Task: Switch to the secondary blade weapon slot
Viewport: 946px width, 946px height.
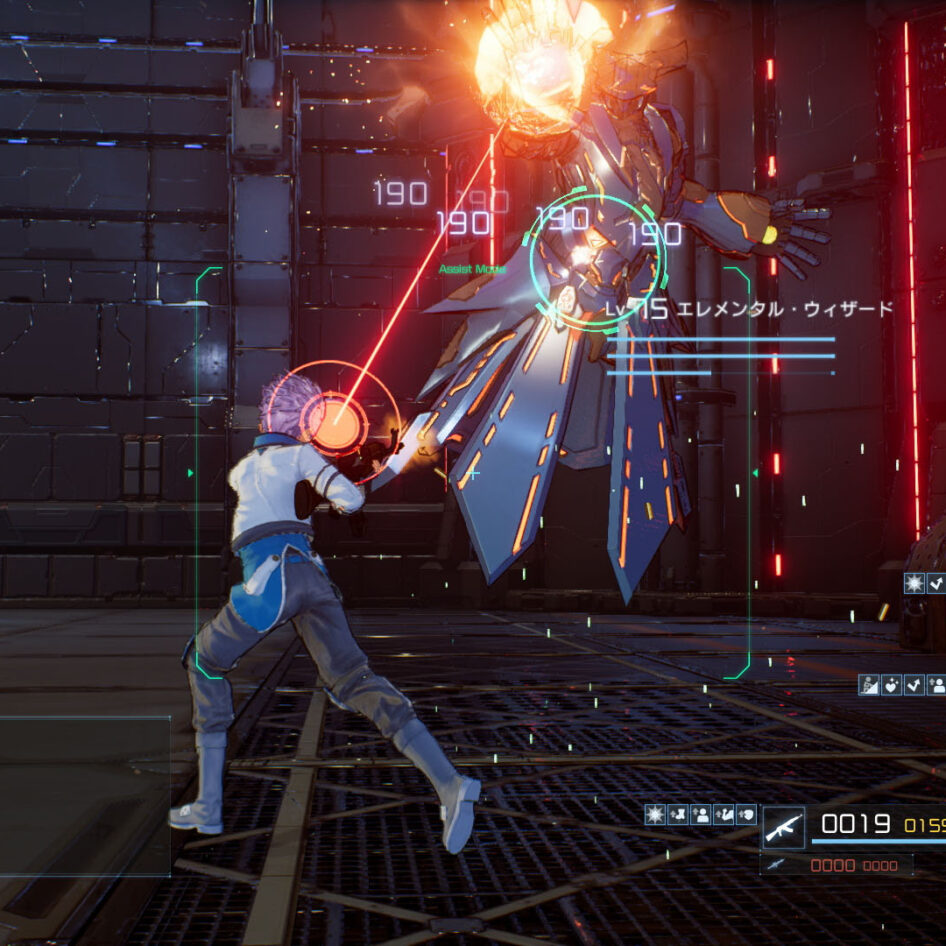Action: tap(776, 864)
